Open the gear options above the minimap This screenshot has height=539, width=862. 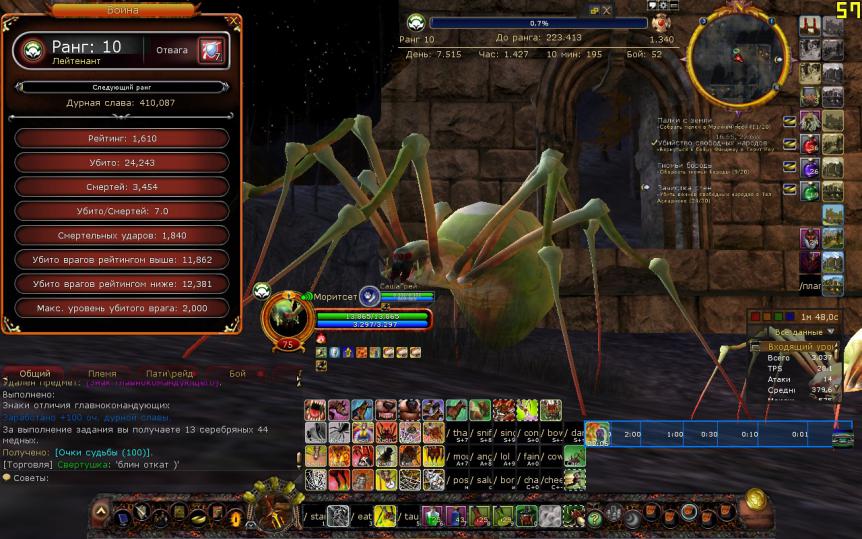pyautogui.click(x=661, y=6)
